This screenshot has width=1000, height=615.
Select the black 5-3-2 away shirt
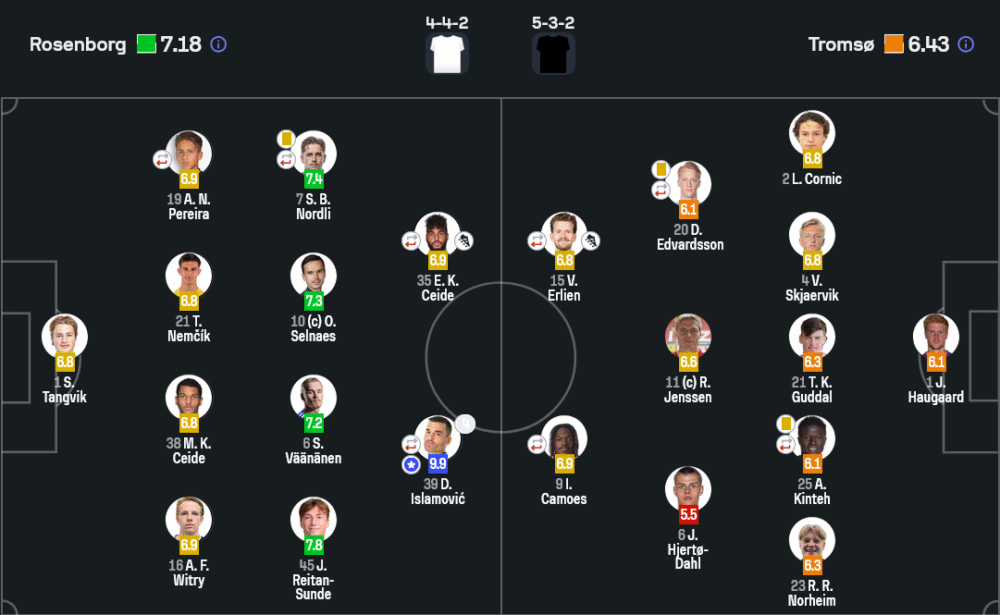[553, 52]
